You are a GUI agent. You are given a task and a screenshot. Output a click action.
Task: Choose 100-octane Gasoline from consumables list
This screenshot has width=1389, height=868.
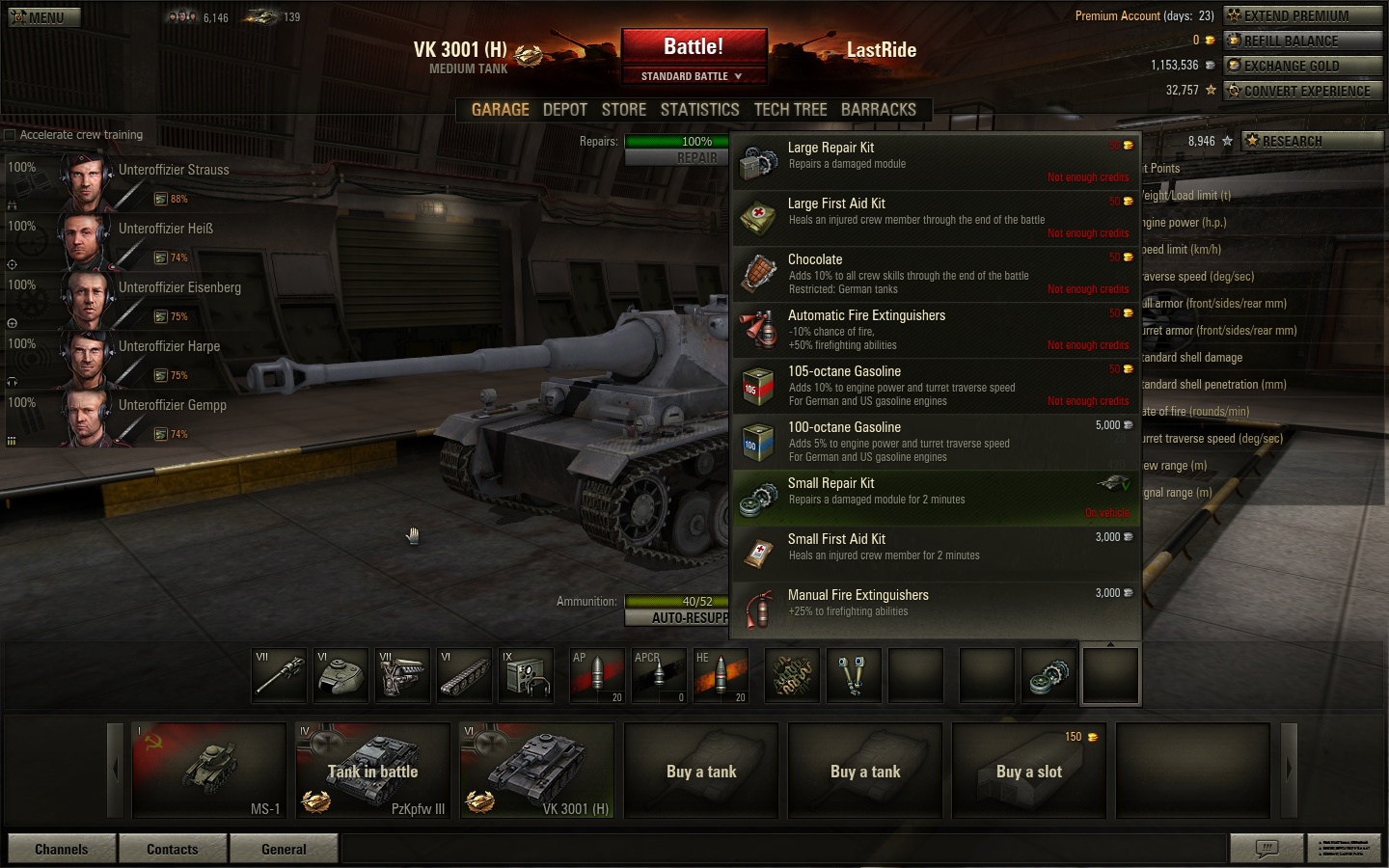tap(934, 442)
